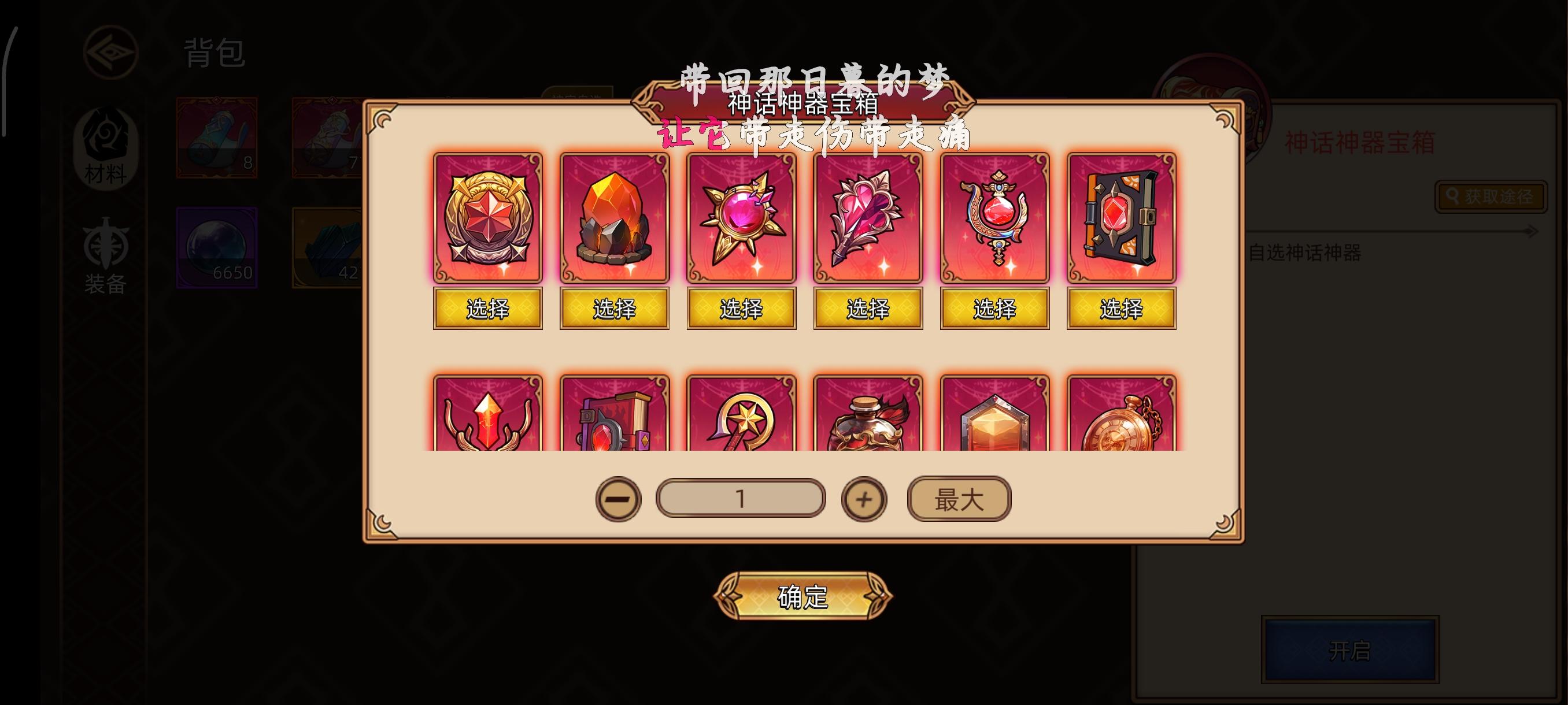This screenshot has width=1568, height=705.
Task: Click the quantity input field showing 1
Action: 740,498
